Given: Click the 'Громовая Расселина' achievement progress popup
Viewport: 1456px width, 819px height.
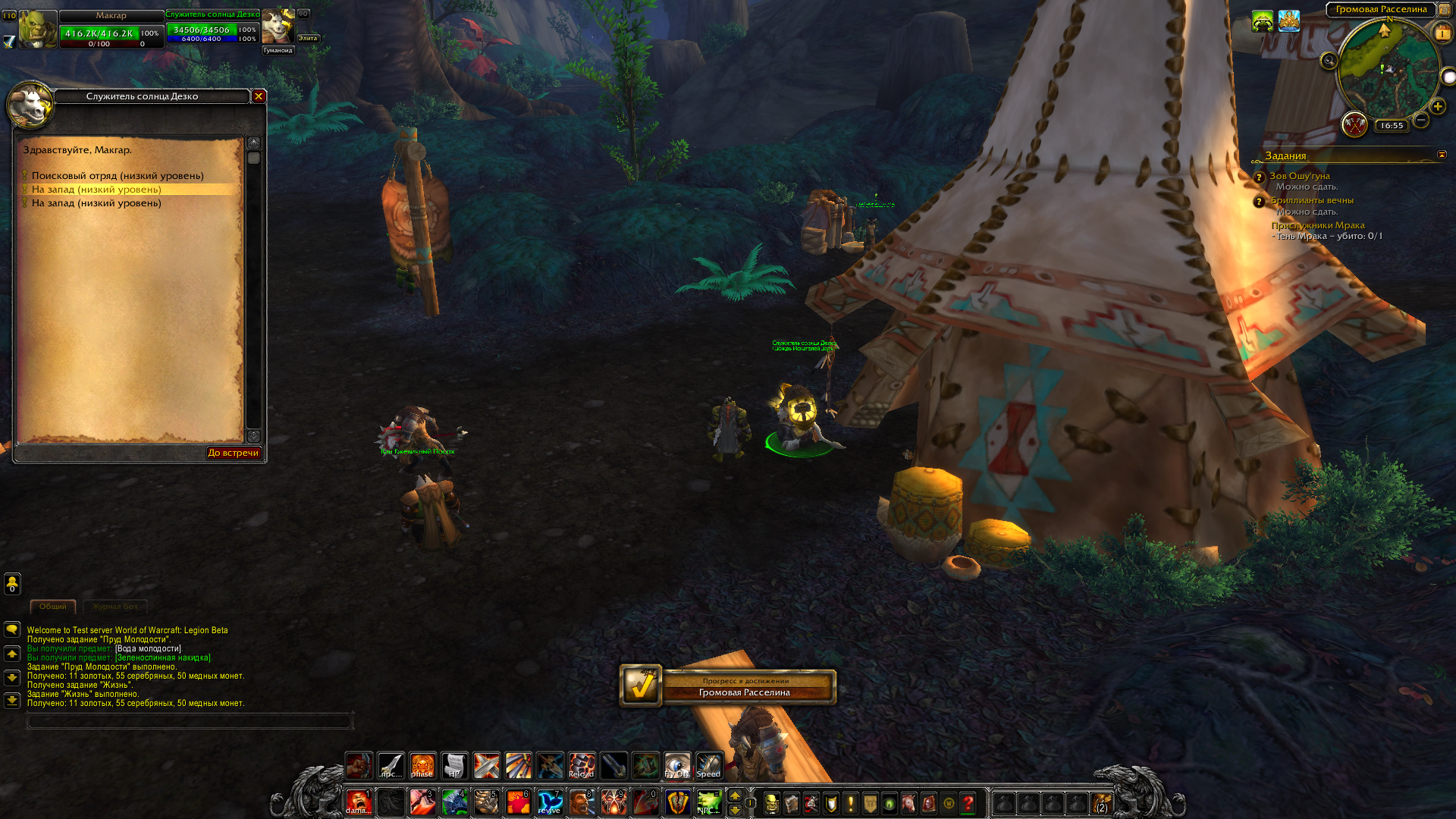Looking at the screenshot, I should click(728, 686).
